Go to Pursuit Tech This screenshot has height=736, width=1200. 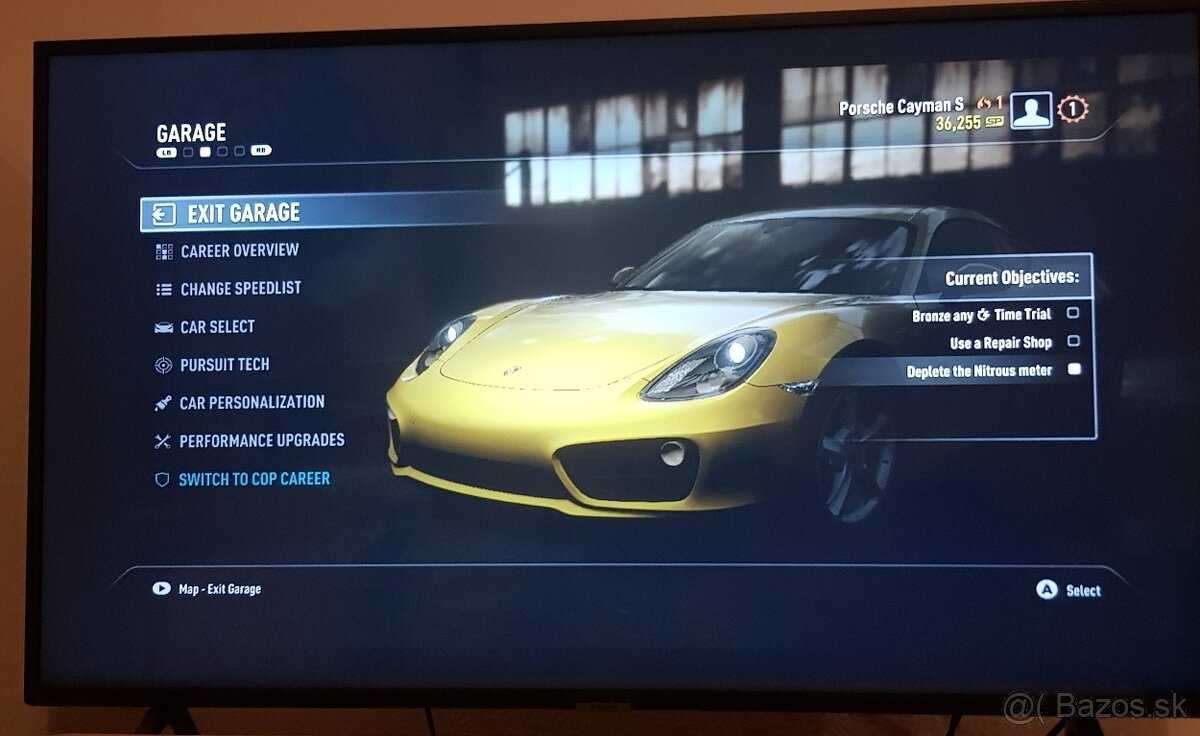(x=224, y=365)
